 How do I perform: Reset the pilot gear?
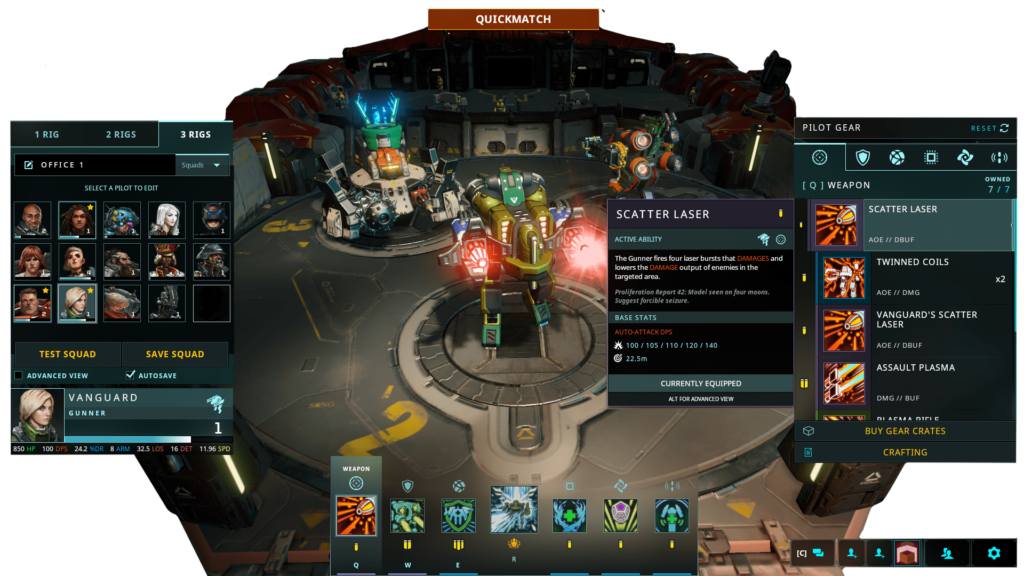click(989, 128)
